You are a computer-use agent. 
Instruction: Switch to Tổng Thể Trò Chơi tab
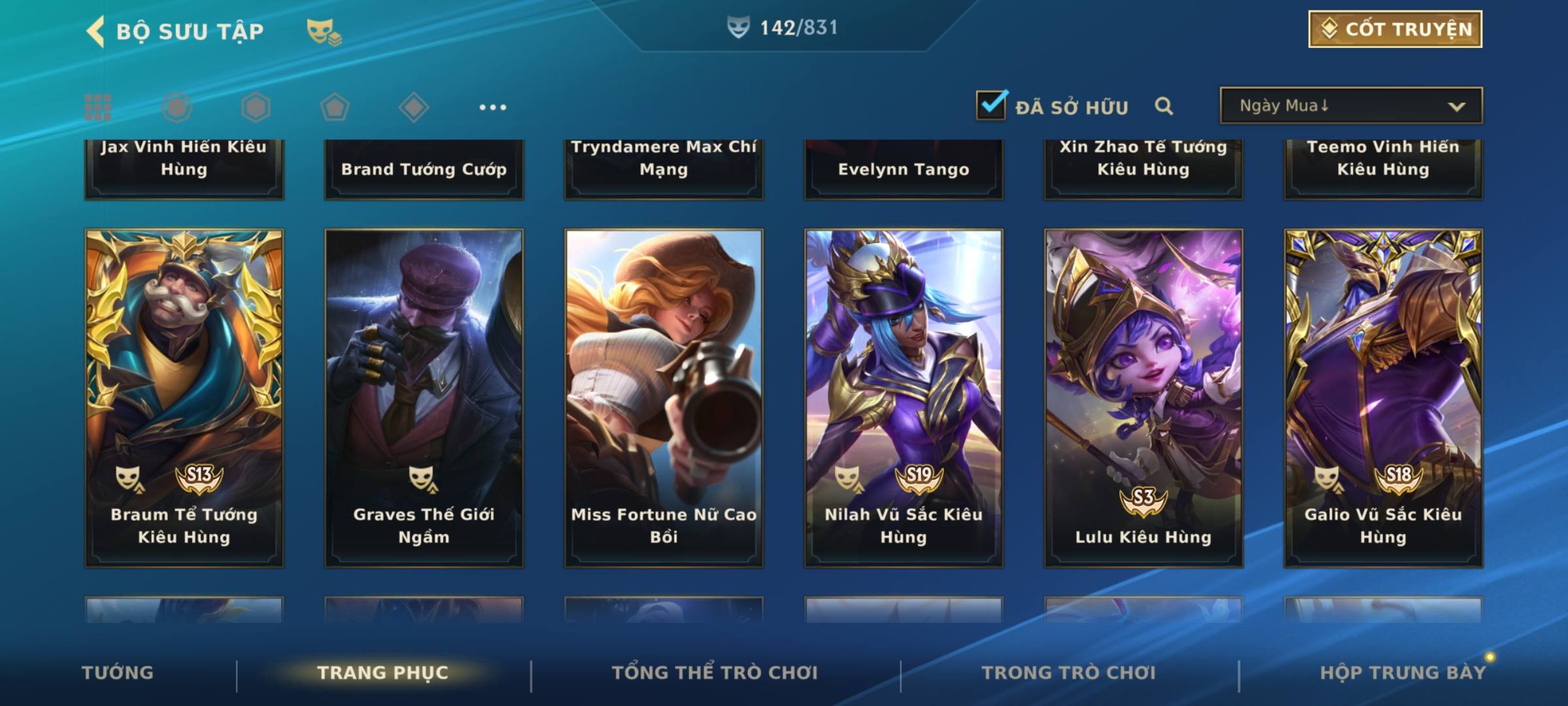click(x=715, y=673)
